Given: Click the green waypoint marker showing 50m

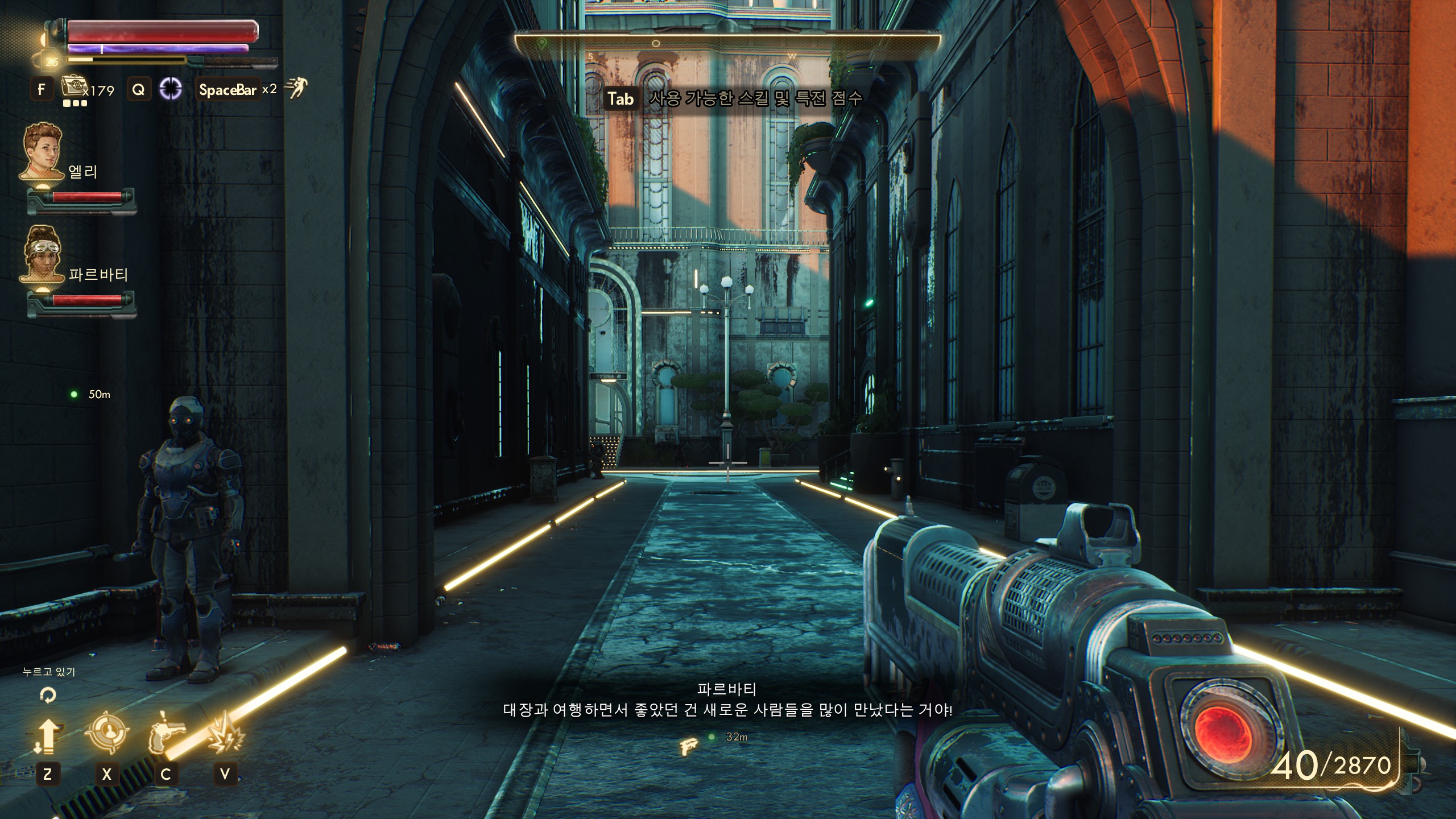Looking at the screenshot, I should [x=74, y=394].
